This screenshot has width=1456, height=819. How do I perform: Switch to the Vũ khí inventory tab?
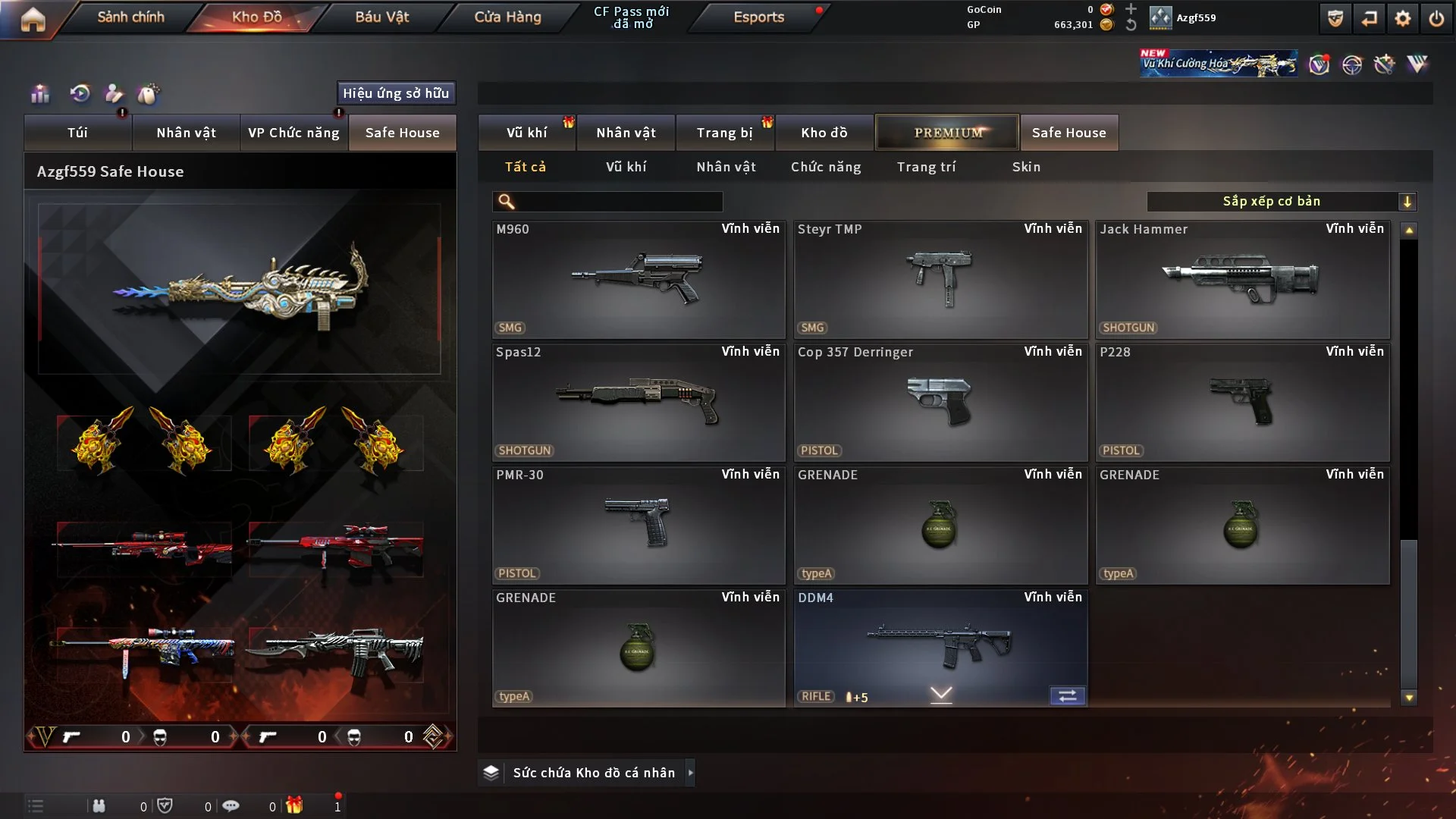click(526, 133)
